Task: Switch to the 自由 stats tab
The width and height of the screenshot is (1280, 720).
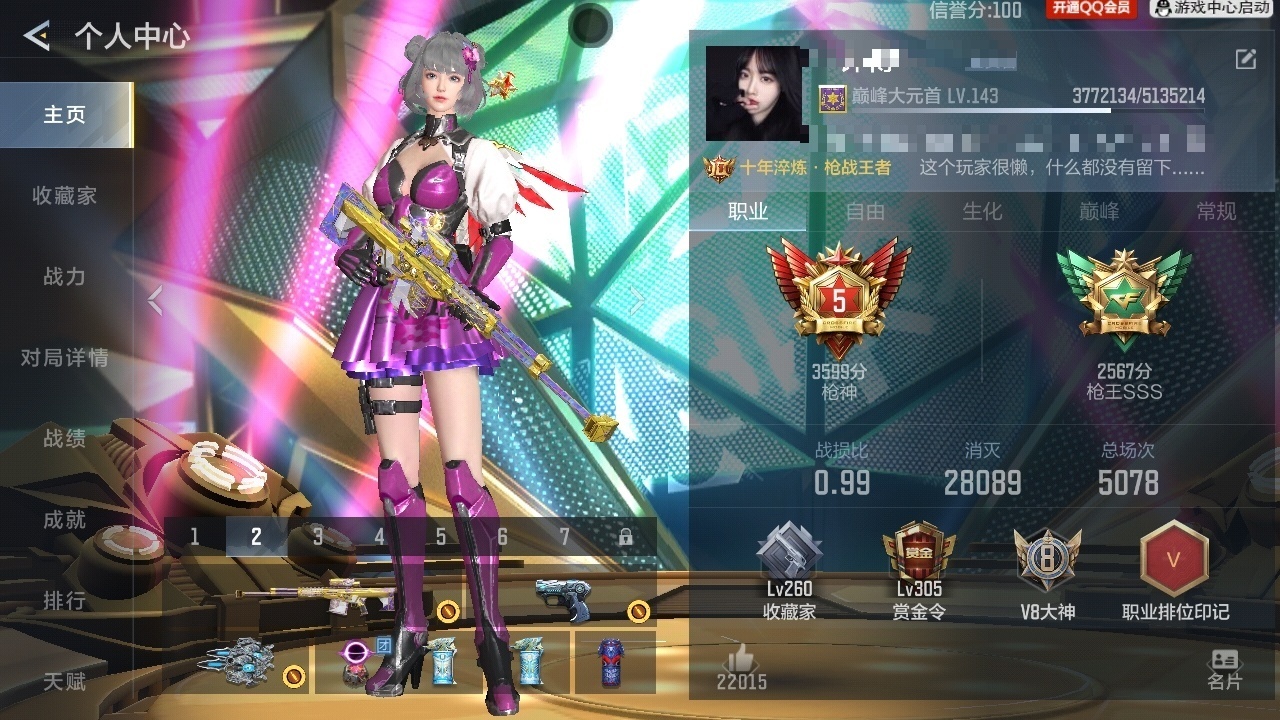Action: click(865, 211)
